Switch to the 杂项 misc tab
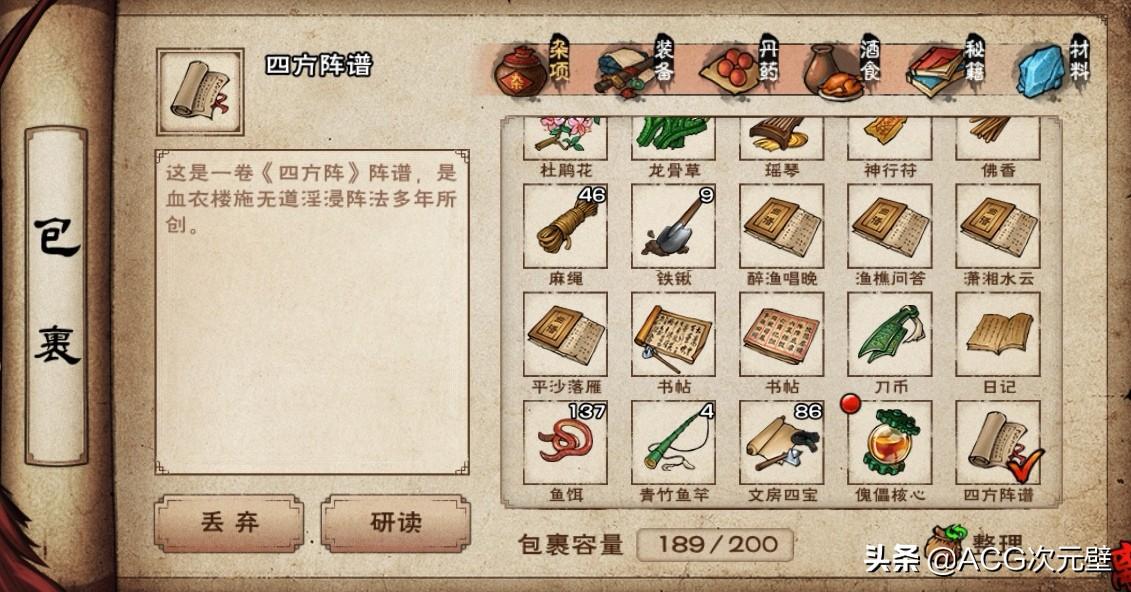Screen dimensions: 1131x592 [x=530, y=66]
